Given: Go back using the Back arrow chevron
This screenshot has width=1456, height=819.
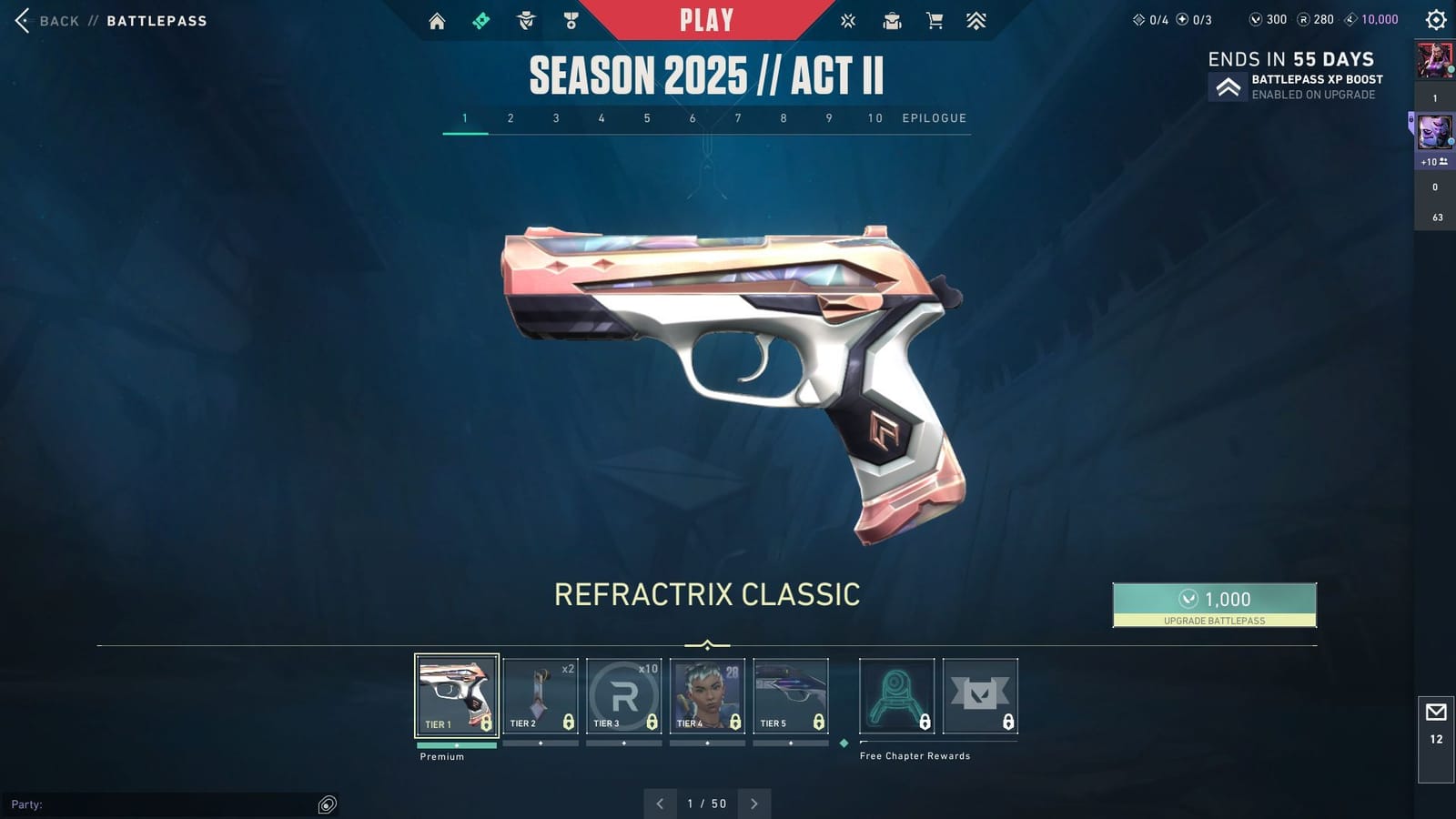Looking at the screenshot, I should click(x=20, y=19).
